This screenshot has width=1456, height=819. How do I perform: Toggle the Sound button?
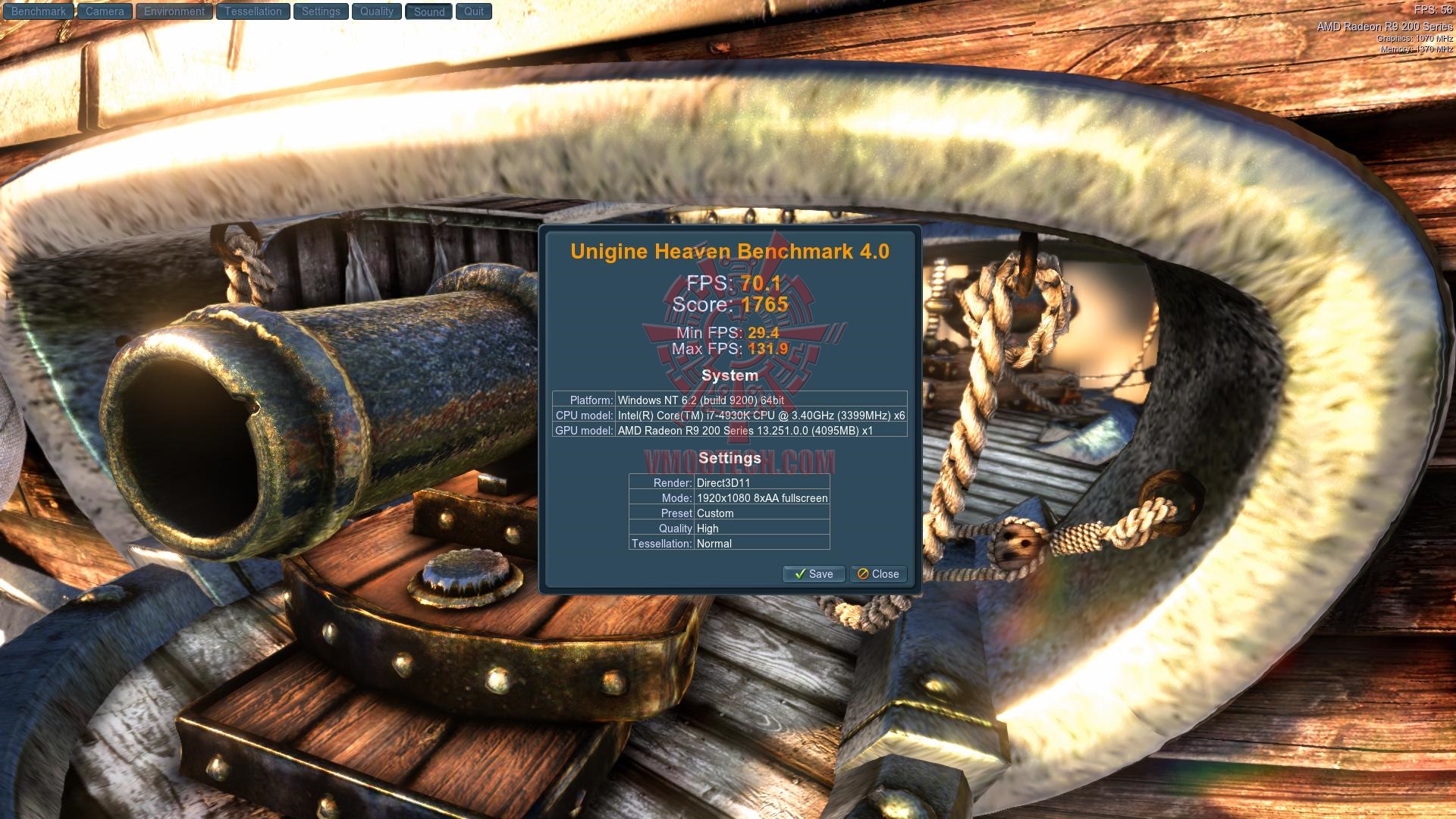tap(428, 11)
